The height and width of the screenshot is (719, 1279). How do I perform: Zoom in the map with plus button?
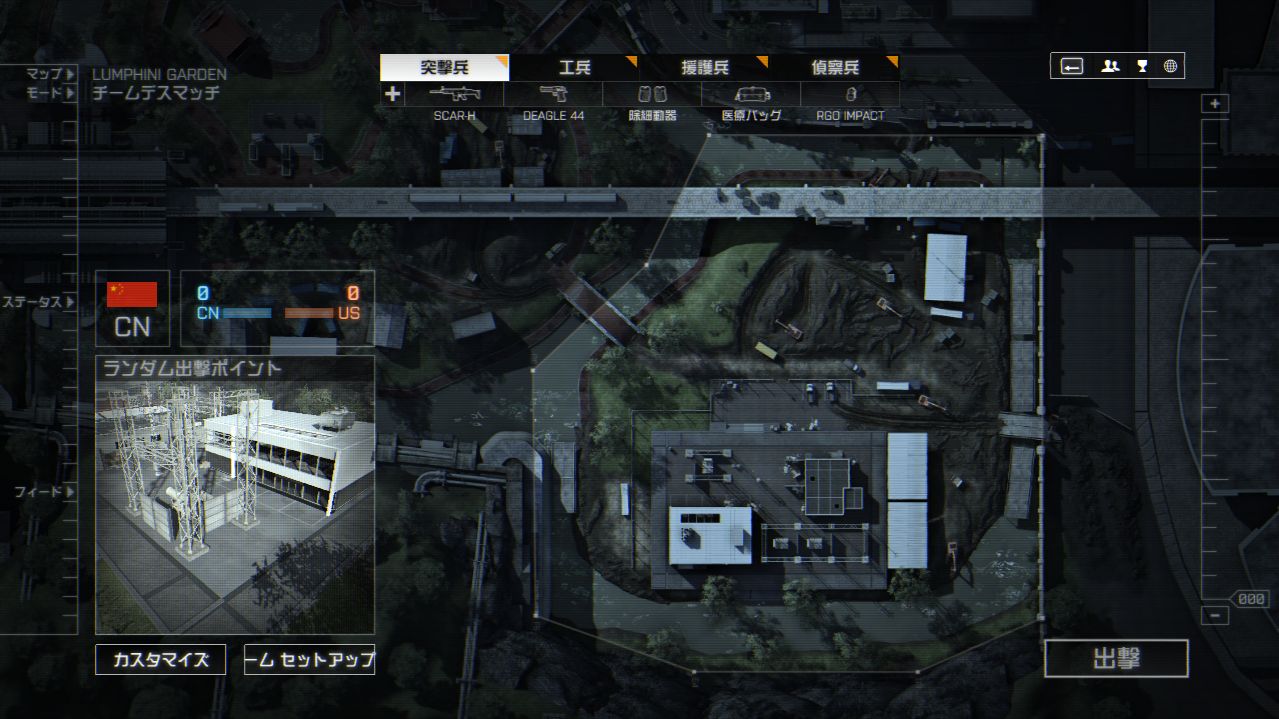pos(1215,104)
